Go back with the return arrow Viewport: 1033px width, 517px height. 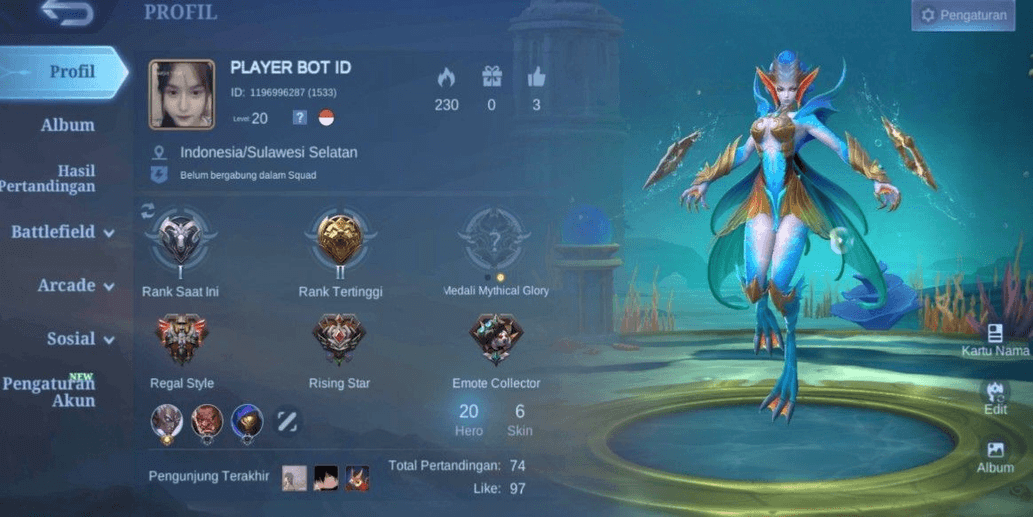tap(68, 14)
